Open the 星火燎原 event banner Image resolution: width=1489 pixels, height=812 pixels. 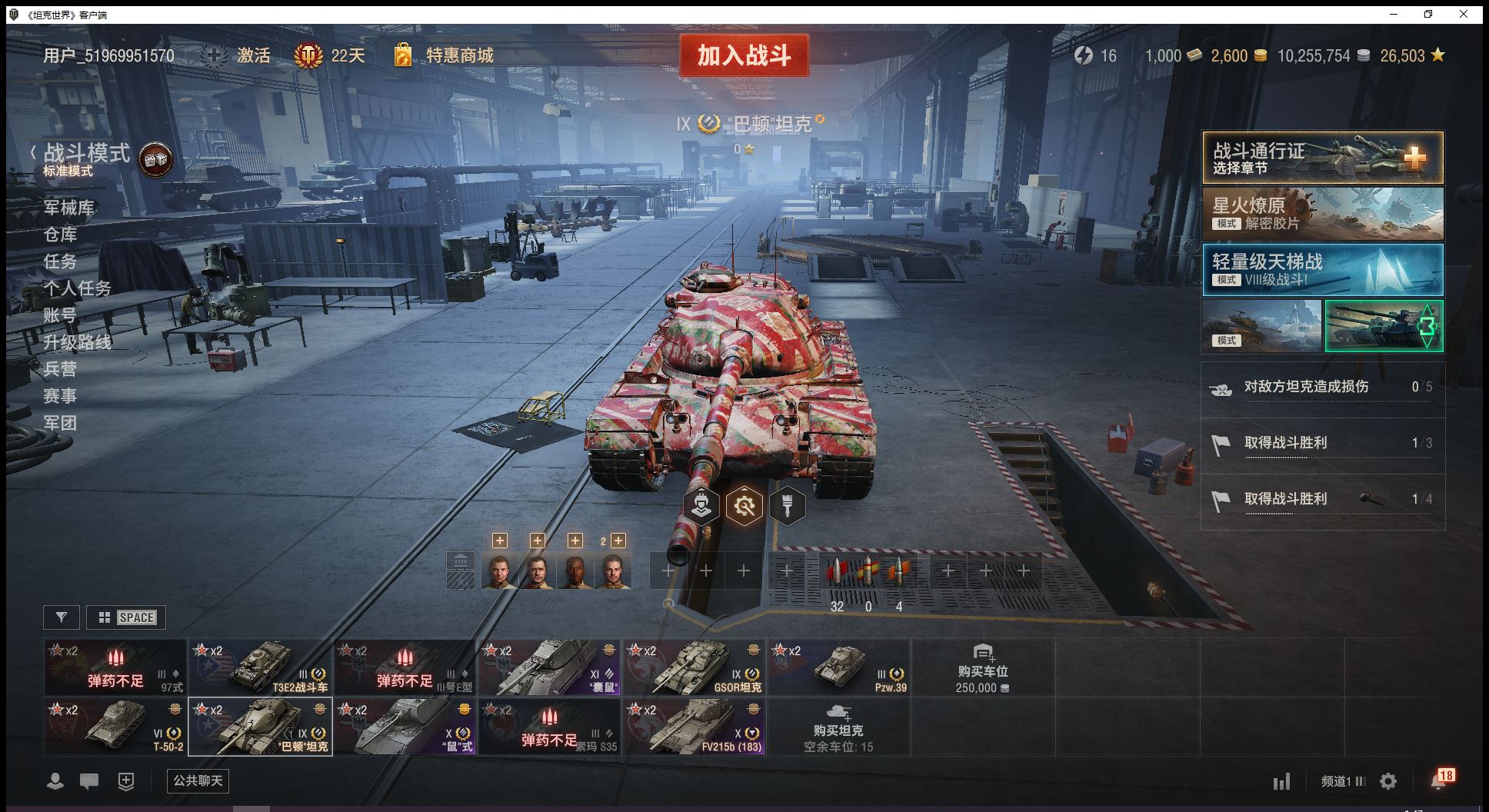click(1322, 214)
